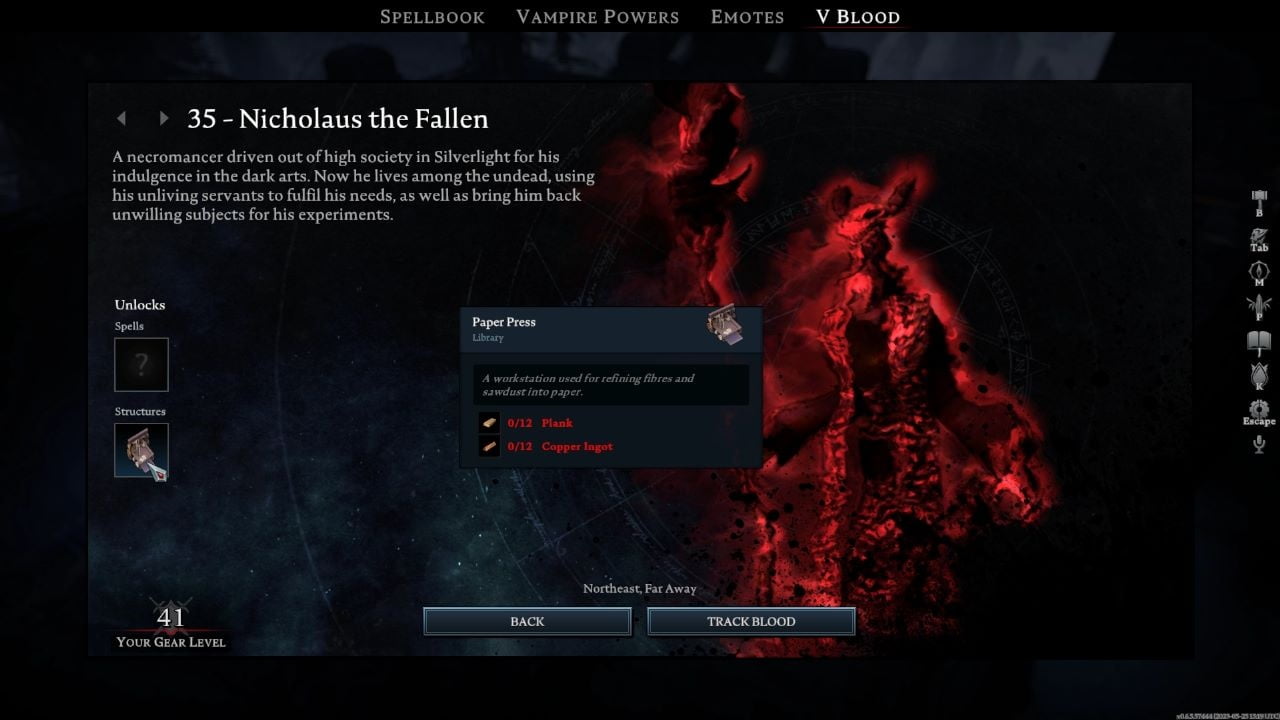Select the V Blood tab
Viewport: 1280px width, 720px height.
856,16
